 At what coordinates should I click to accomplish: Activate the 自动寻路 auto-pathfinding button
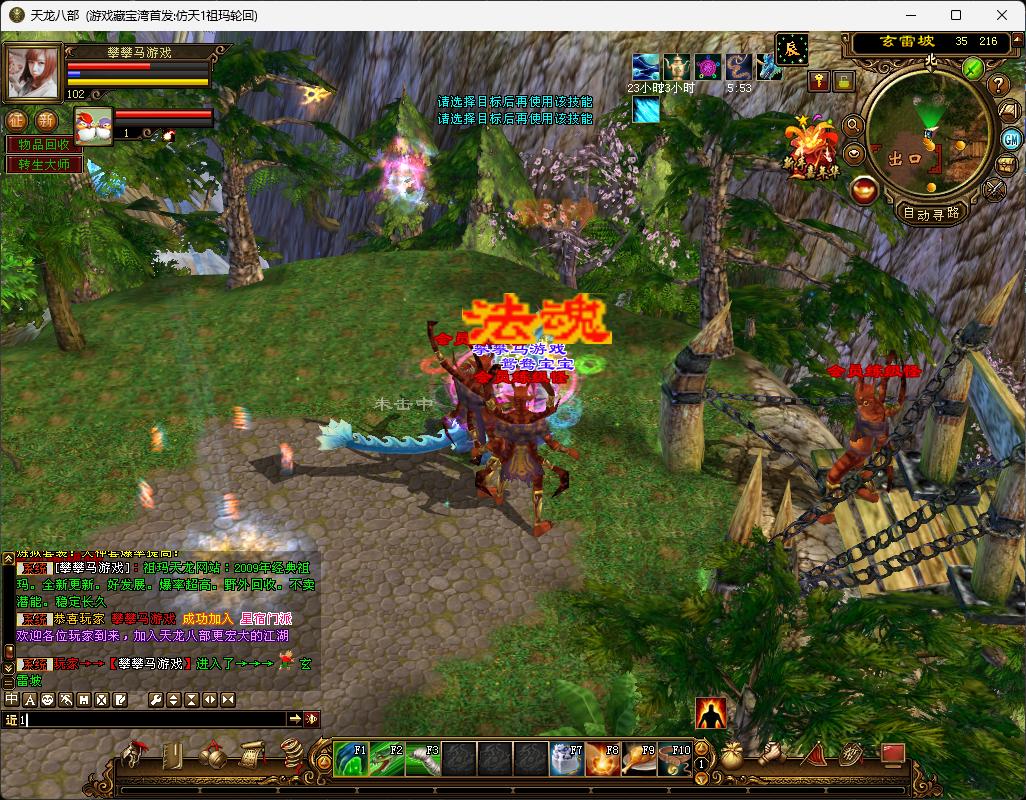click(x=931, y=212)
